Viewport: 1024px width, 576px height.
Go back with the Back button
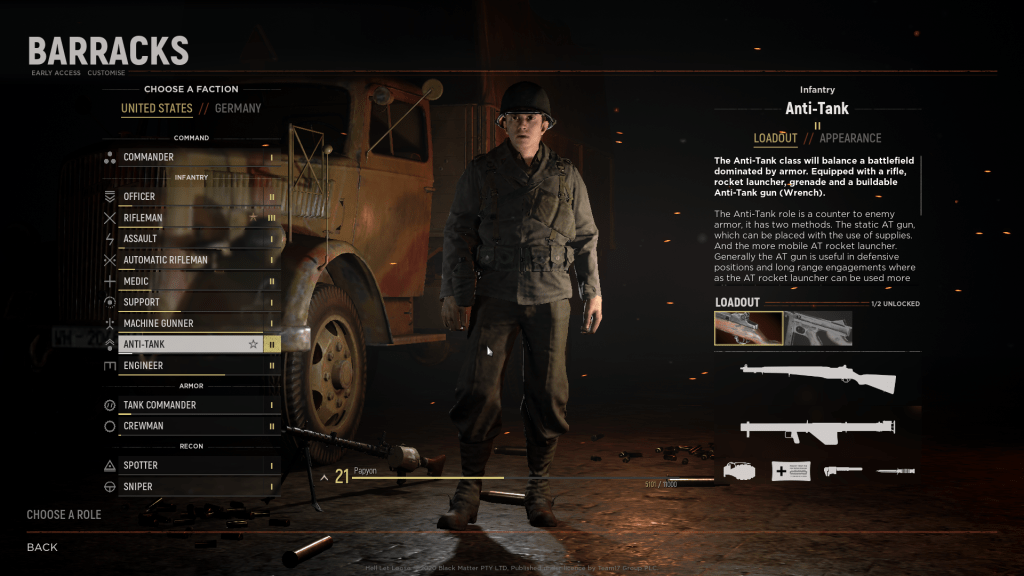click(42, 547)
